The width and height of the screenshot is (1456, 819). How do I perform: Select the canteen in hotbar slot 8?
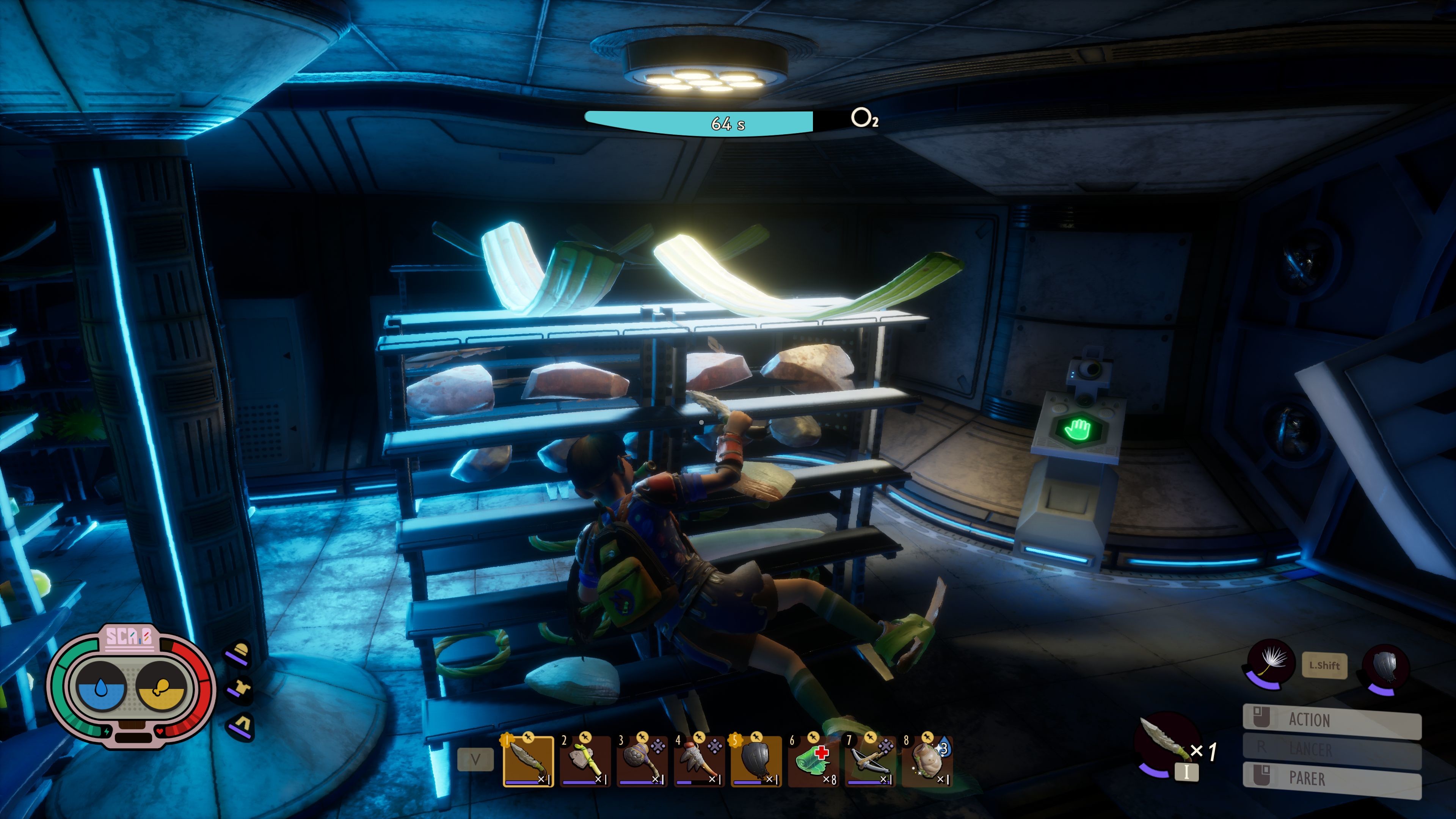927,761
